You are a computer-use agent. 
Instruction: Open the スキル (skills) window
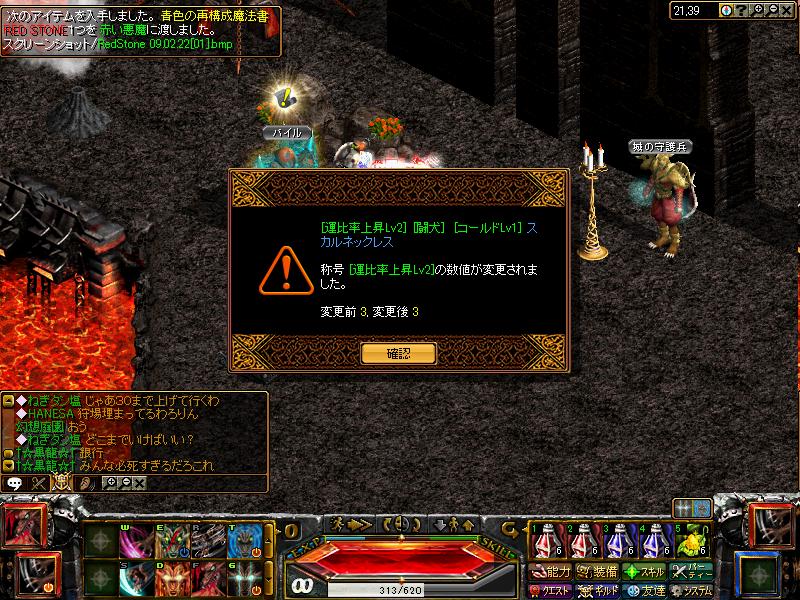[x=643, y=572]
